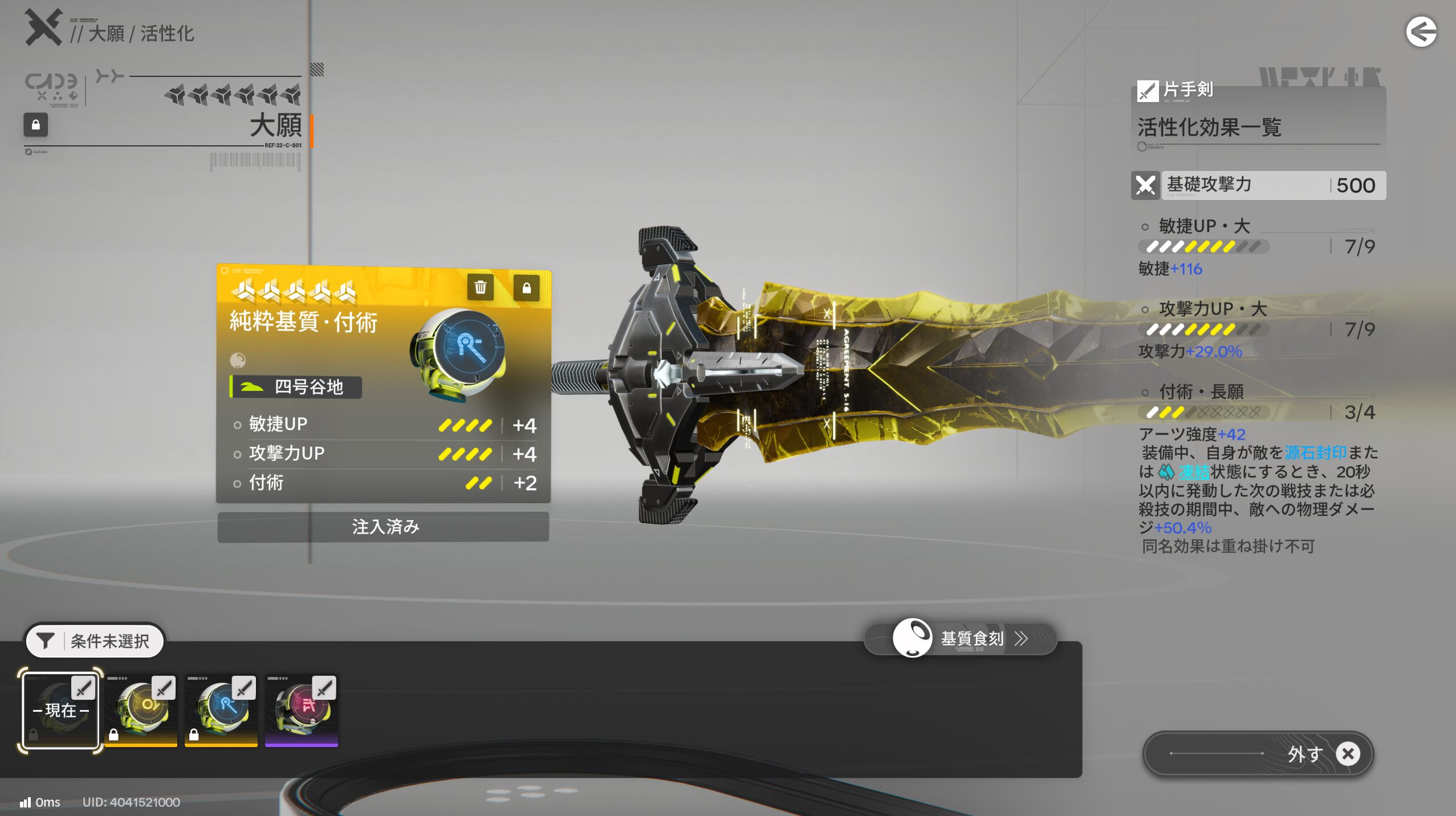Show the 源石封印 term details
This screenshot has width=1456, height=816.
tap(1315, 453)
